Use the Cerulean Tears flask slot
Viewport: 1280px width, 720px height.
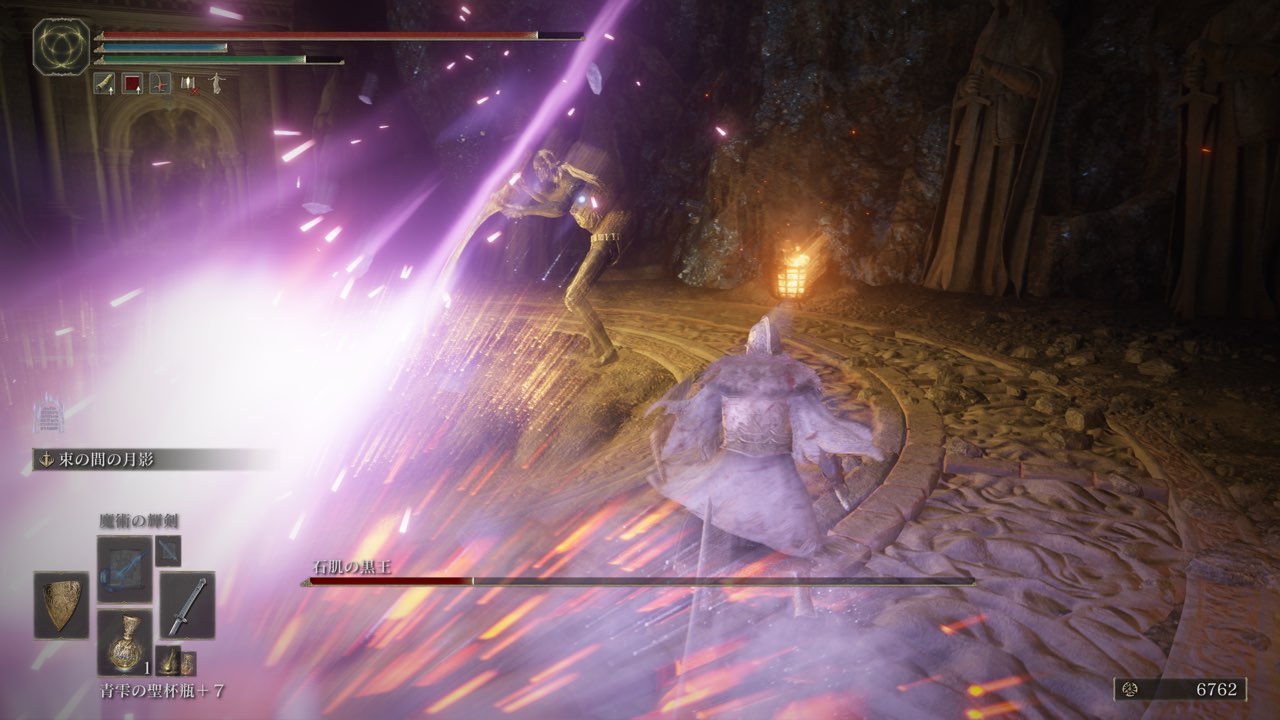point(124,641)
